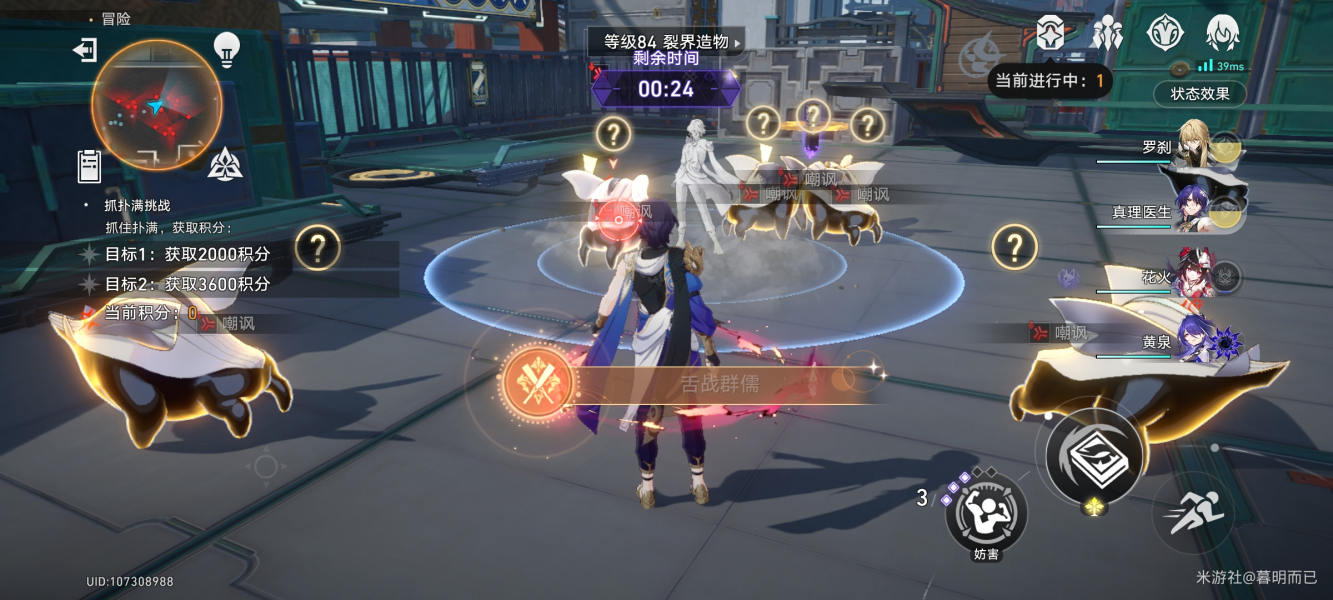Viewport: 1333px width, 600px height.
Task: Expand the 等级84 裂界造物 enemy info label
Action: [666, 42]
